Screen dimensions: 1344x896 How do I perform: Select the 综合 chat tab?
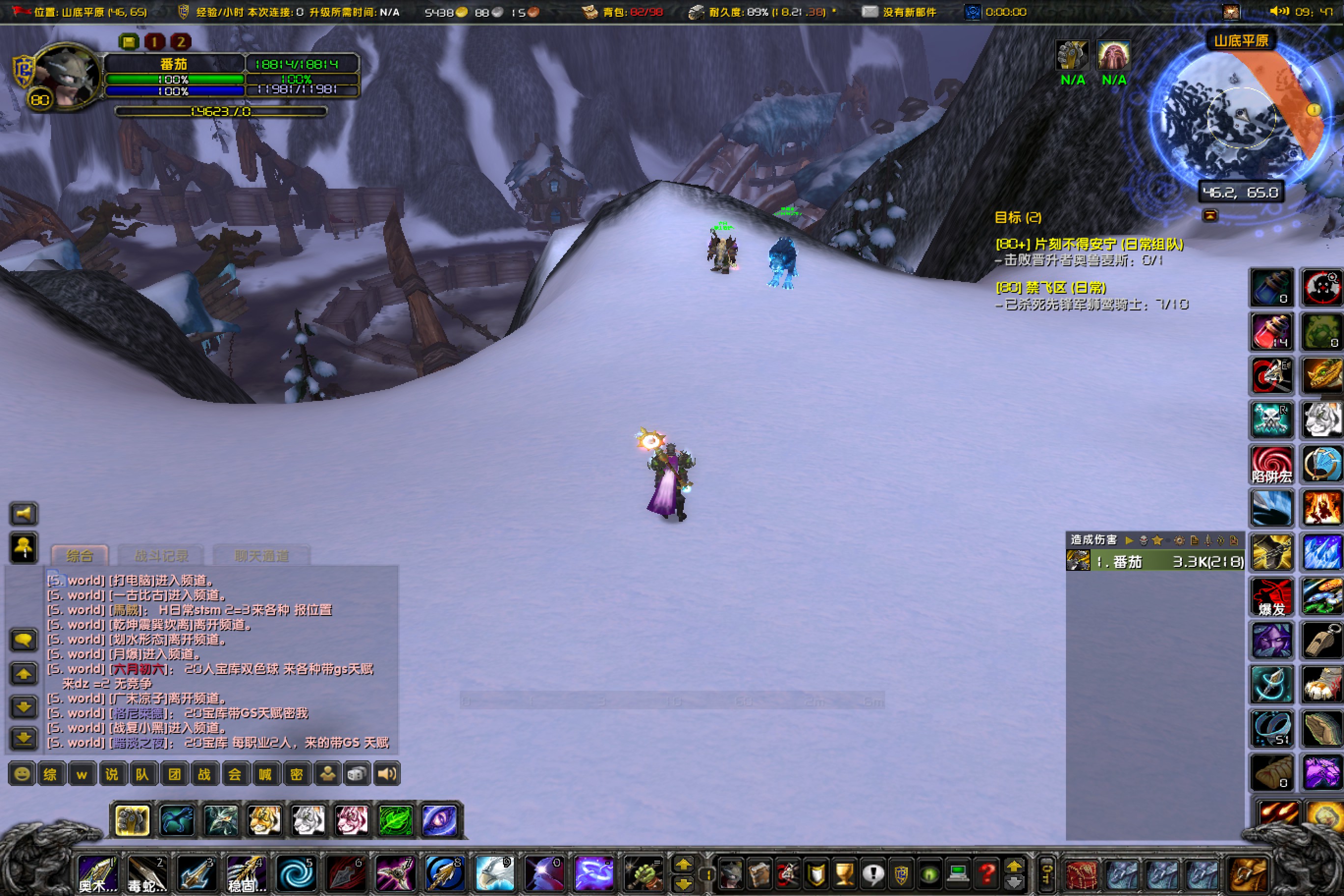tap(80, 555)
